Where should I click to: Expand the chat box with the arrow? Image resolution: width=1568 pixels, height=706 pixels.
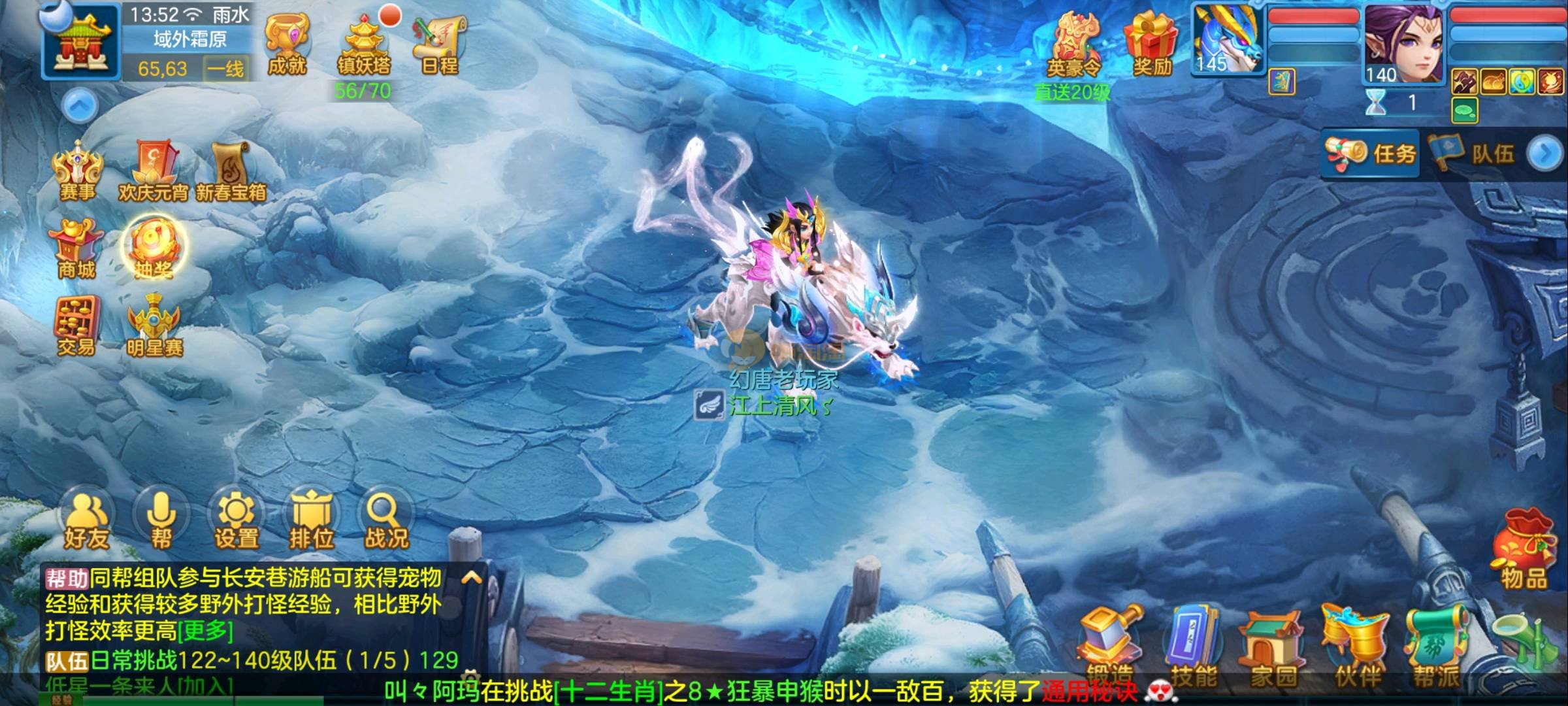[472, 578]
